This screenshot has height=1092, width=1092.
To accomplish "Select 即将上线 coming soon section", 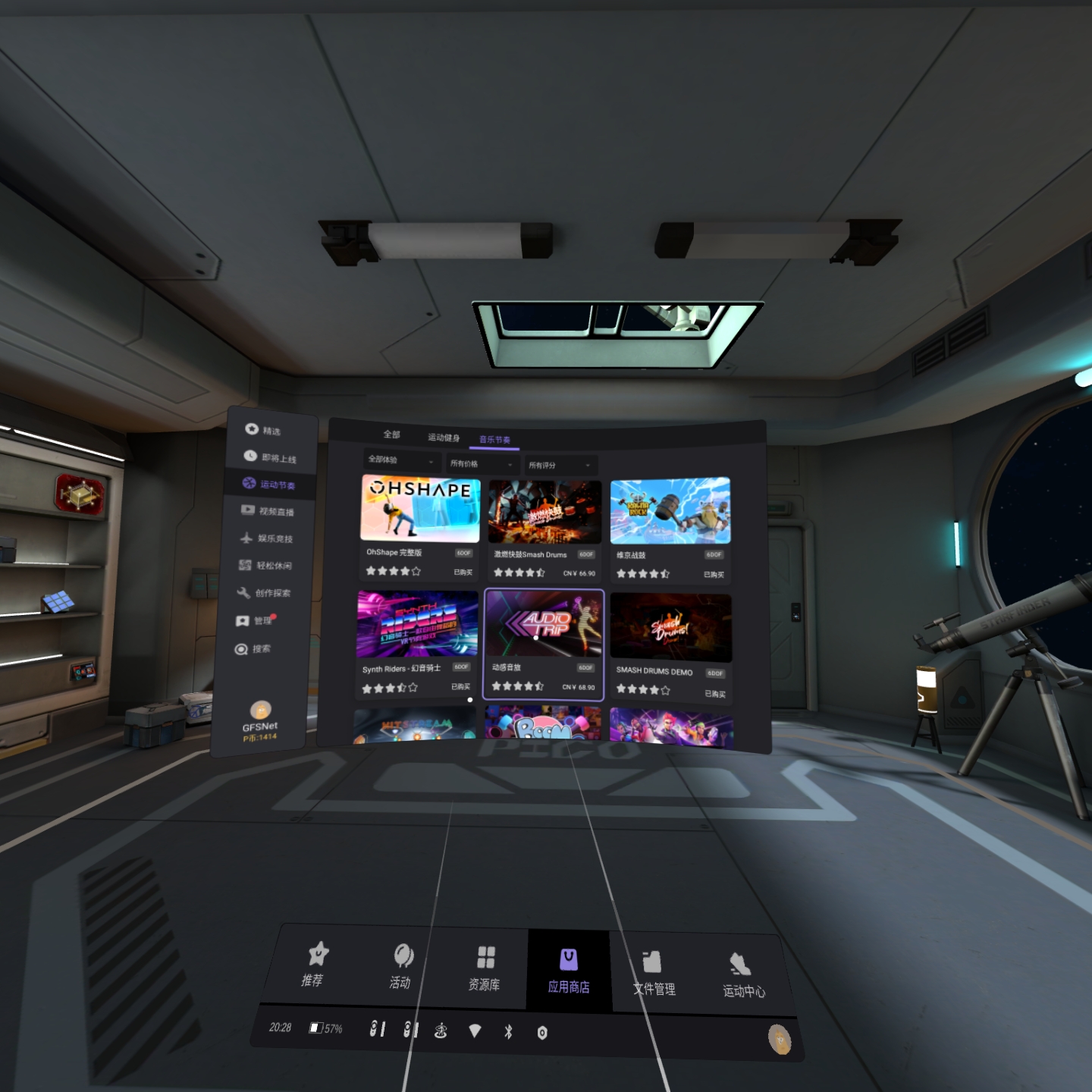I will point(270,457).
